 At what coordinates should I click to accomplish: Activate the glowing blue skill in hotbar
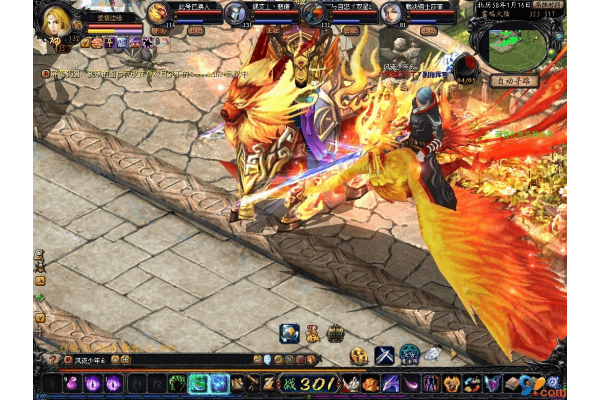pos(220,383)
